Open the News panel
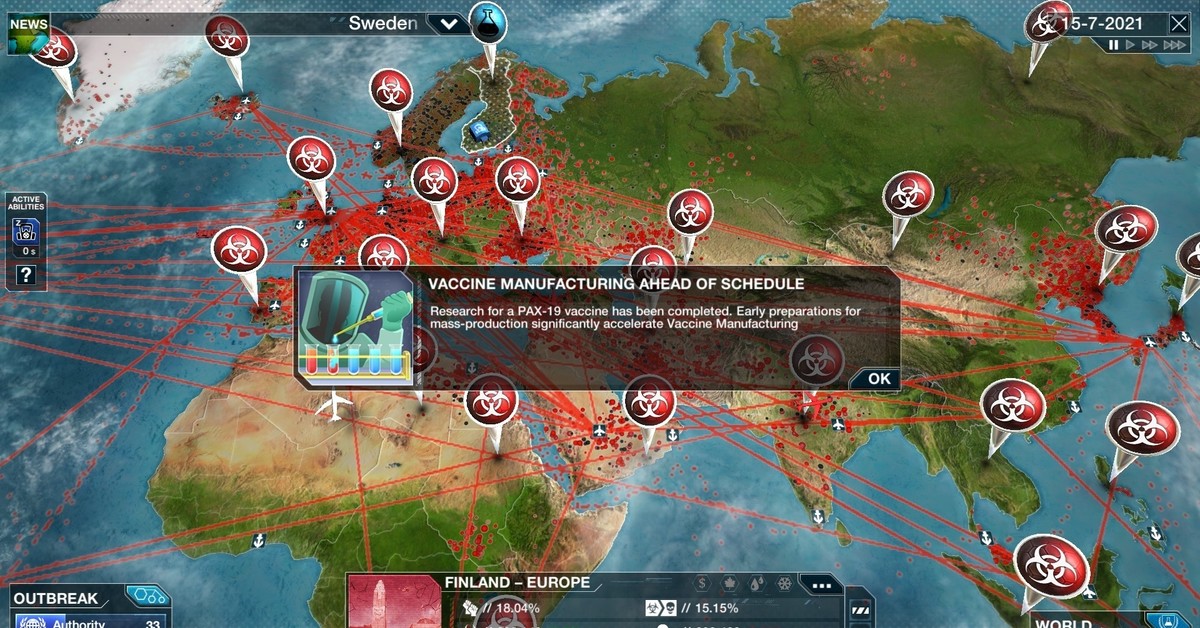The width and height of the screenshot is (1200, 628). click(x=27, y=32)
